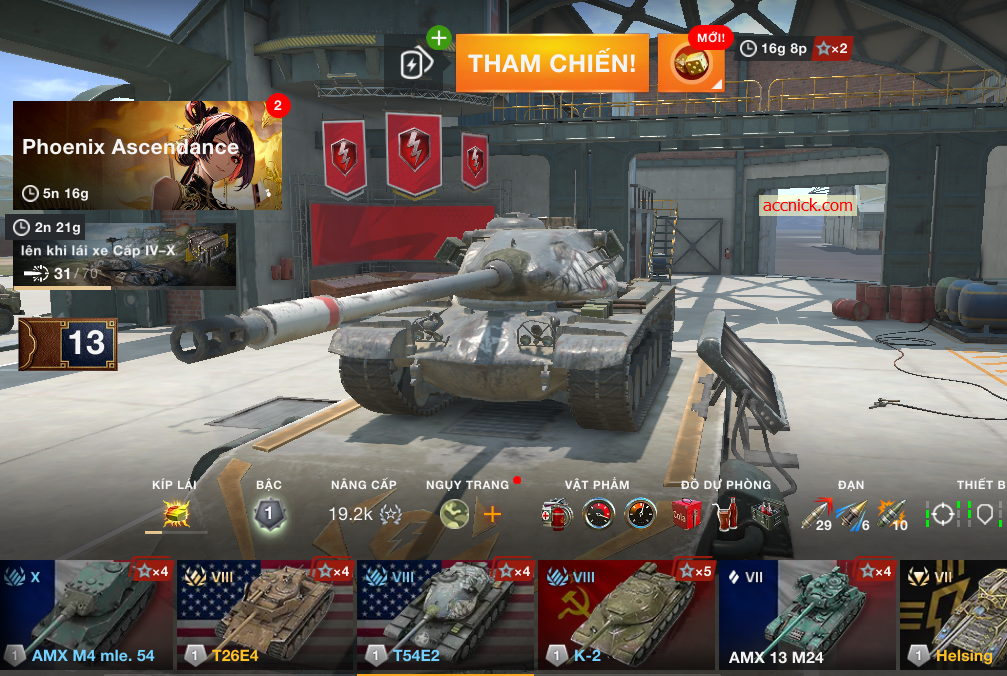Open the cola bottle provision slot
Viewport: 1007px width, 676px height.
(x=726, y=514)
